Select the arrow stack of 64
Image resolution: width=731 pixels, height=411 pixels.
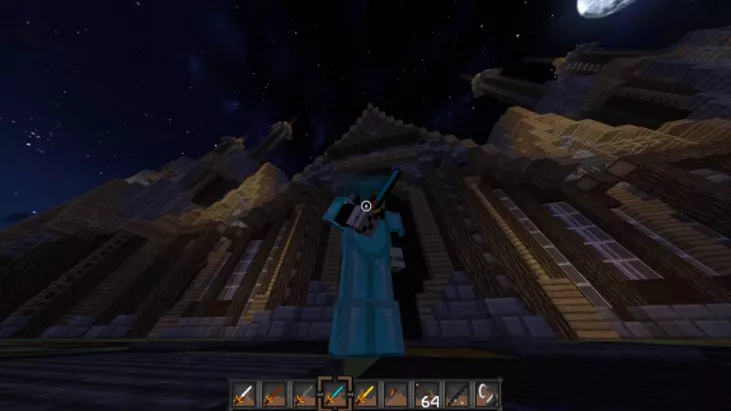tap(427, 394)
